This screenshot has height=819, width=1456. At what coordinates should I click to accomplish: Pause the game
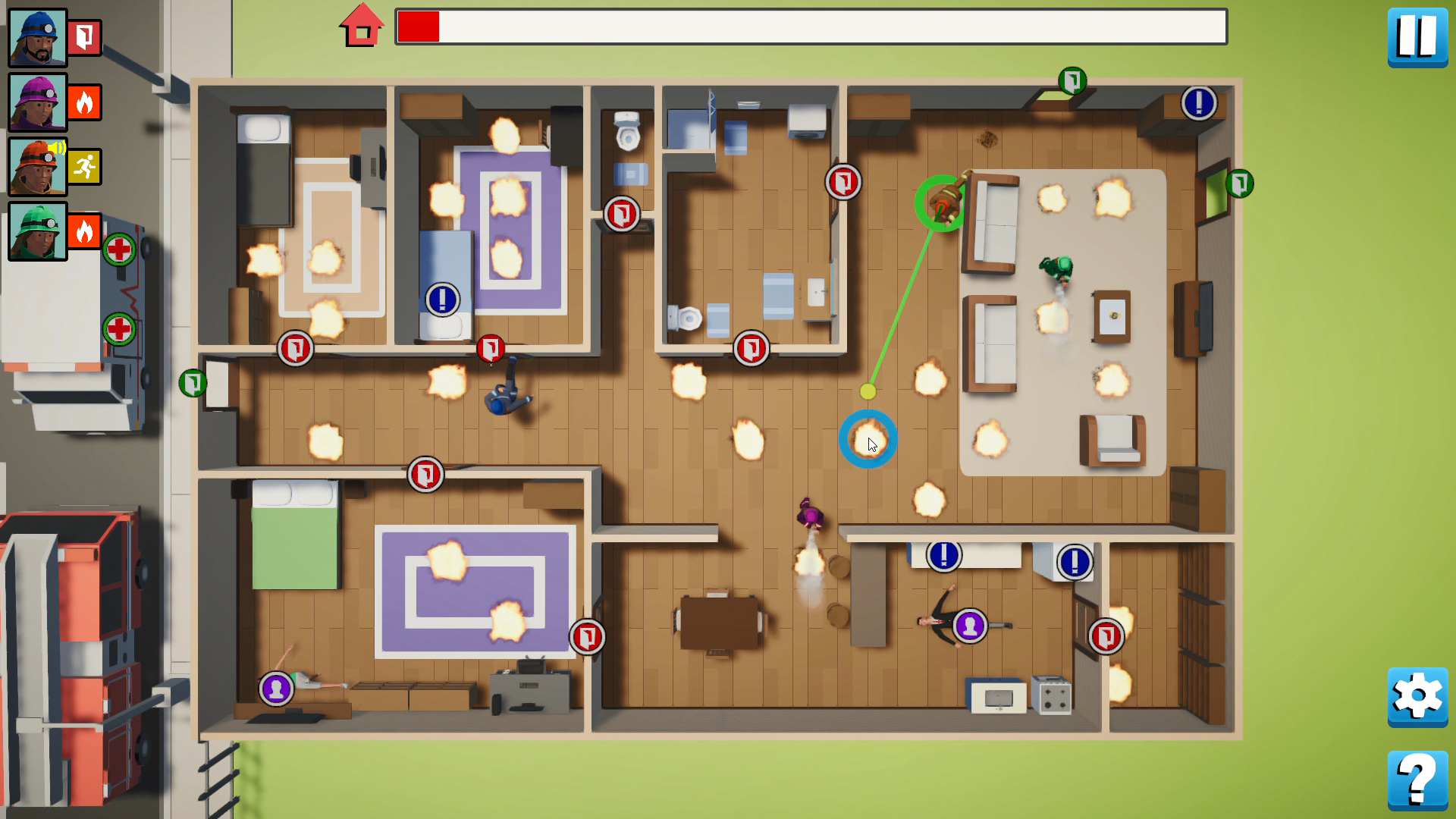tap(1417, 36)
